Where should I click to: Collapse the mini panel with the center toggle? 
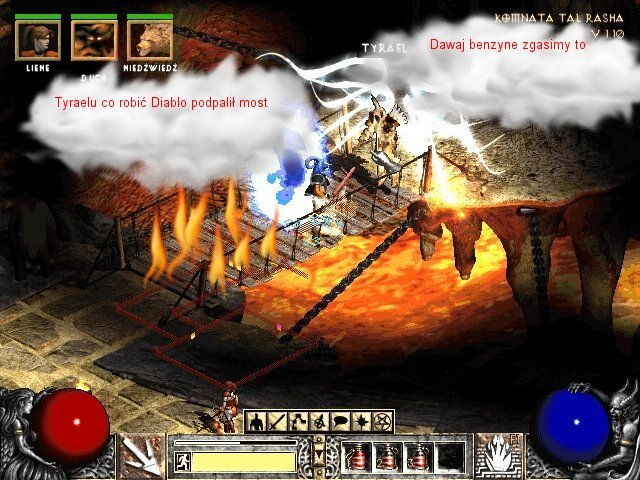pyautogui.click(x=319, y=455)
